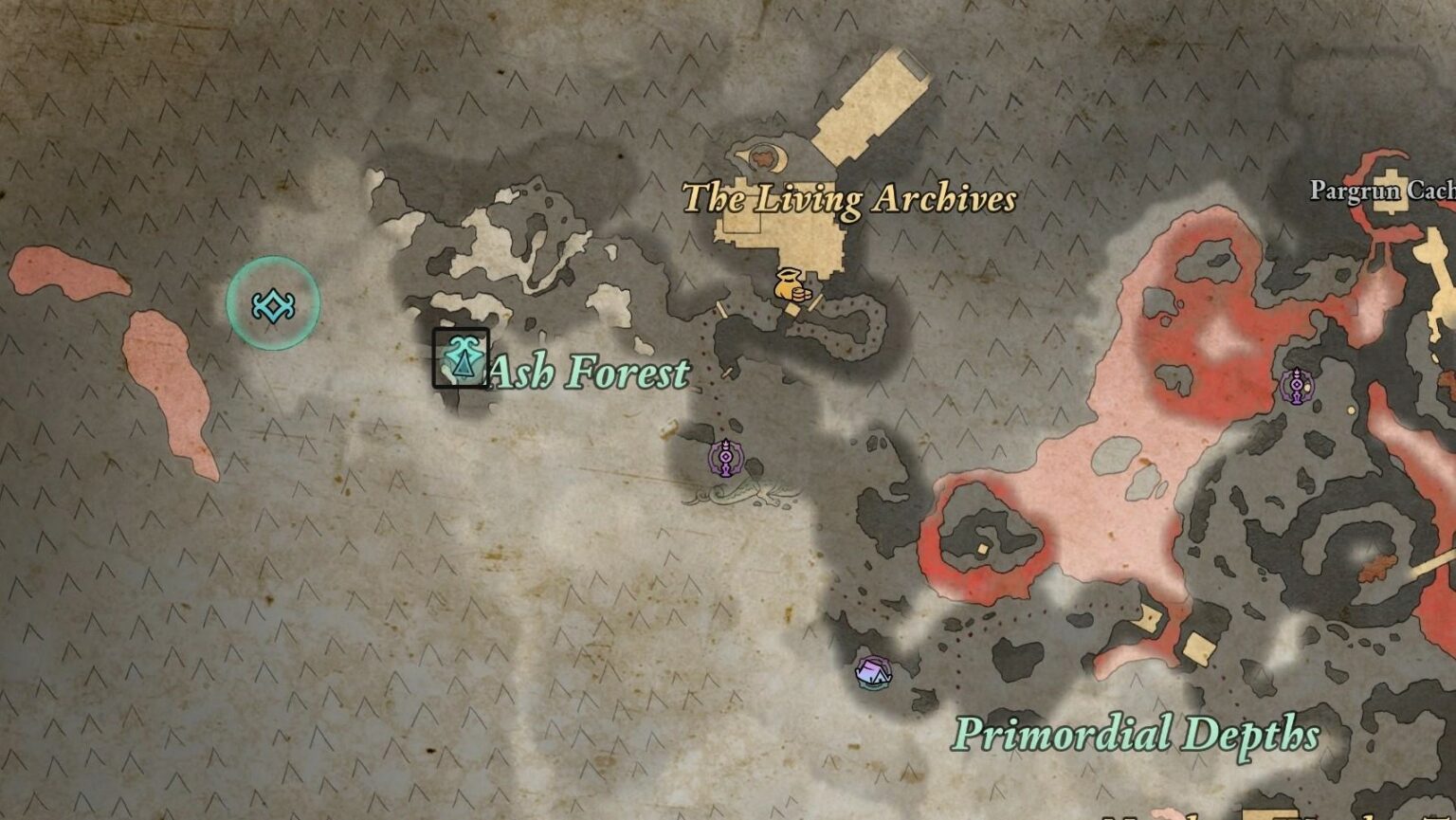Select the yellow building marker southeast of the lava river
The image size is (1456, 820).
[x=1150, y=617]
